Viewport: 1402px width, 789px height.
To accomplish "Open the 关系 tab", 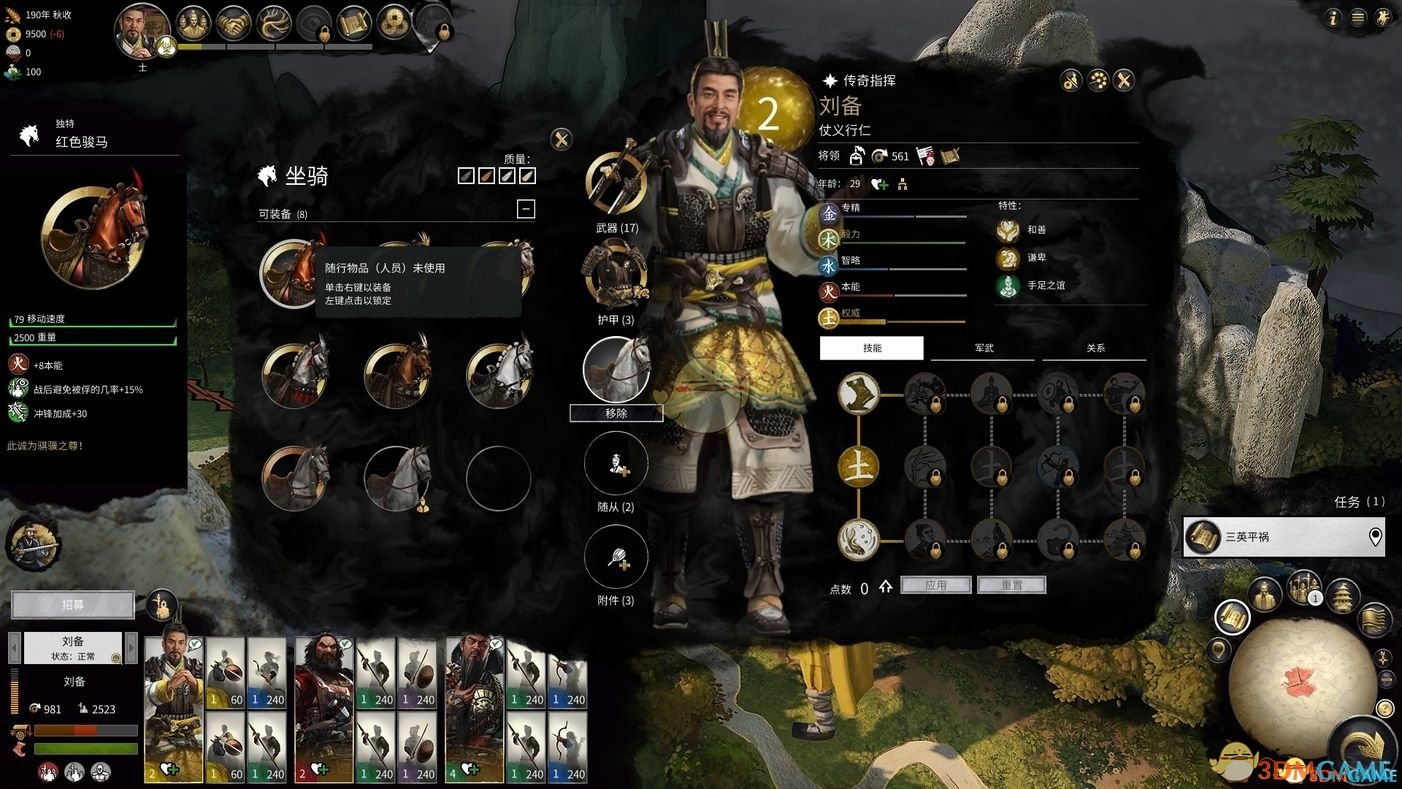I will [x=1095, y=348].
